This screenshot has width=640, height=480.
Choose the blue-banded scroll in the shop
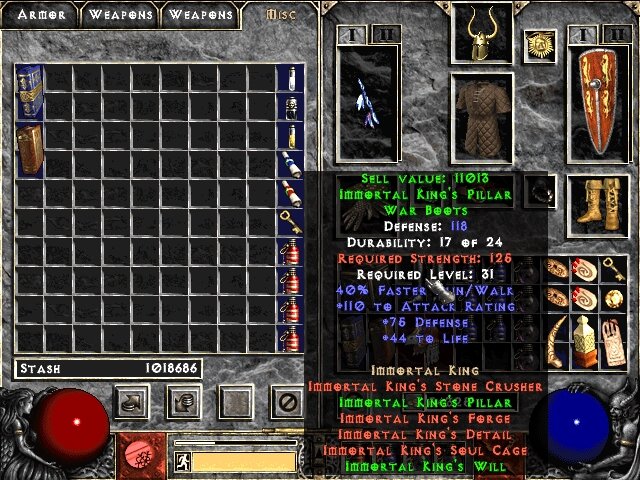point(290,165)
